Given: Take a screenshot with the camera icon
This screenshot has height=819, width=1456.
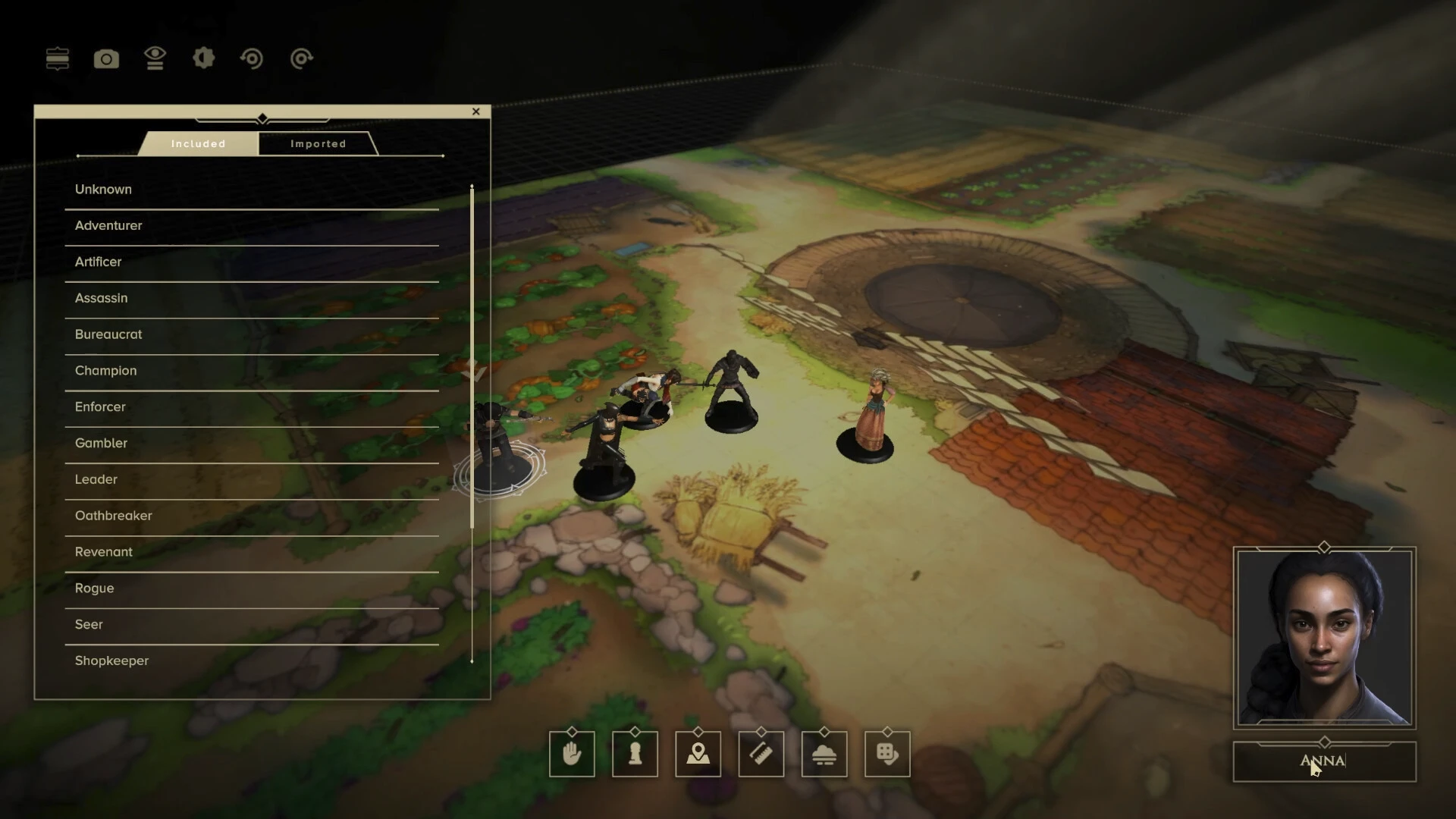Looking at the screenshot, I should point(106,58).
